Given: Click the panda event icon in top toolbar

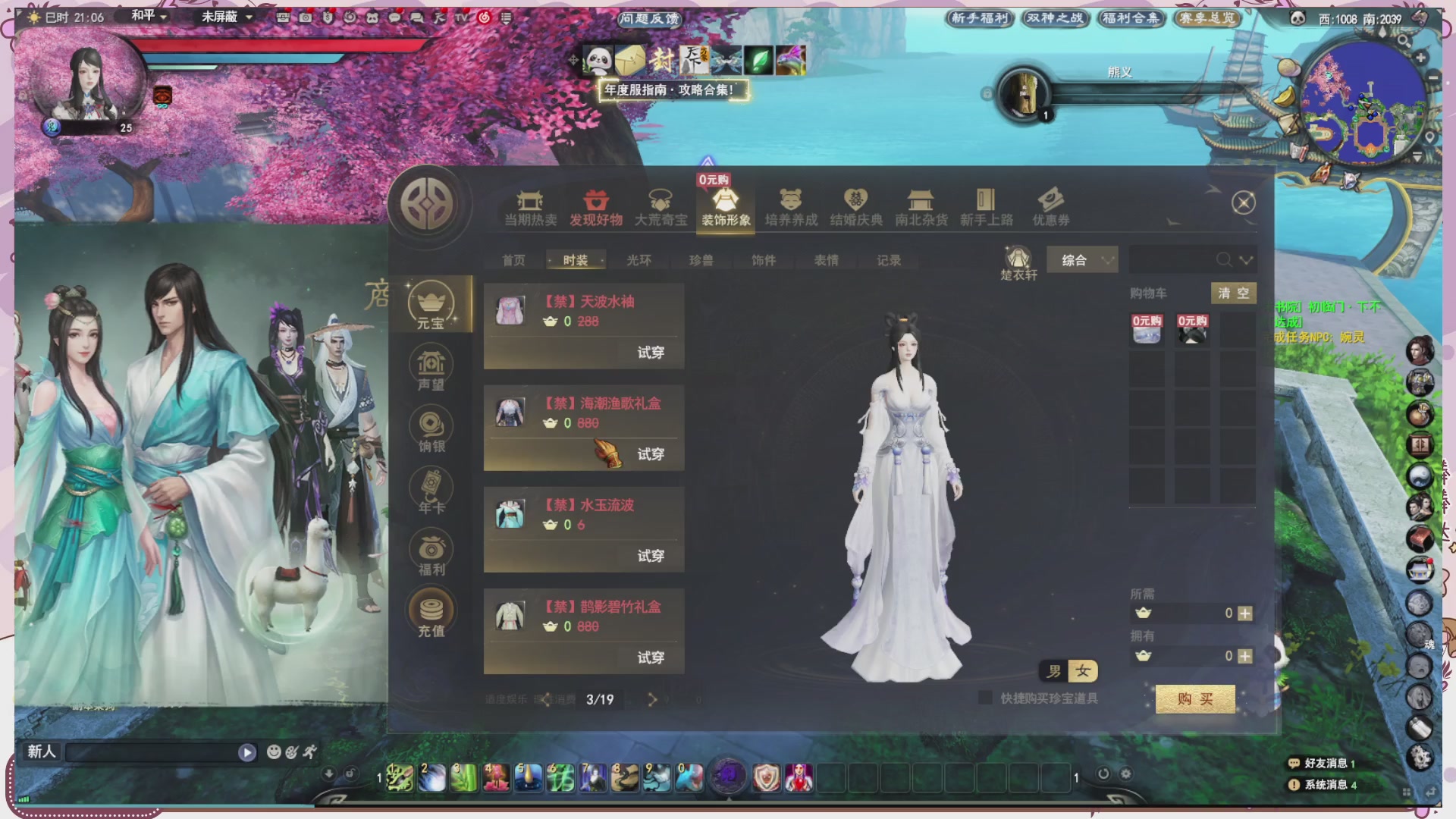Looking at the screenshot, I should point(597,58).
